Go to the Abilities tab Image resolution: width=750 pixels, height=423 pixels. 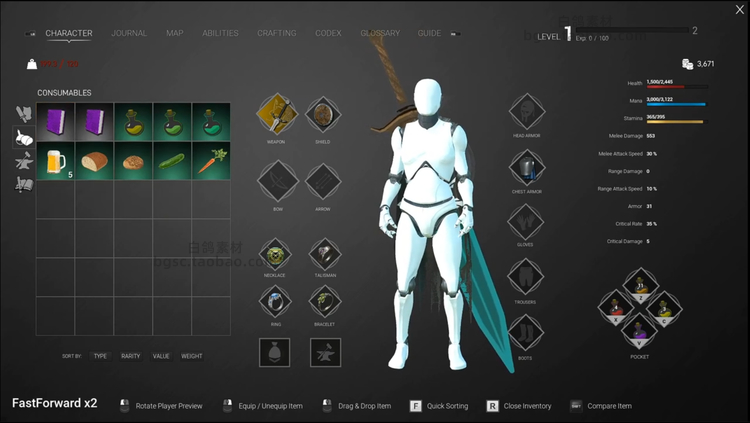coord(220,33)
